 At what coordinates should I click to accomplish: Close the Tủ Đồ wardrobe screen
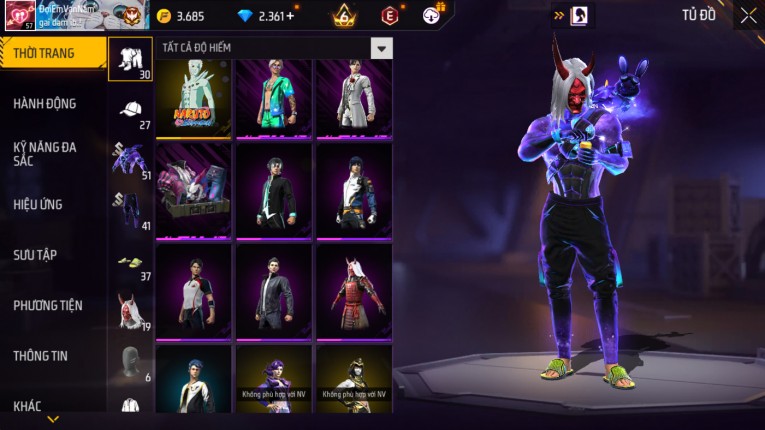click(748, 15)
